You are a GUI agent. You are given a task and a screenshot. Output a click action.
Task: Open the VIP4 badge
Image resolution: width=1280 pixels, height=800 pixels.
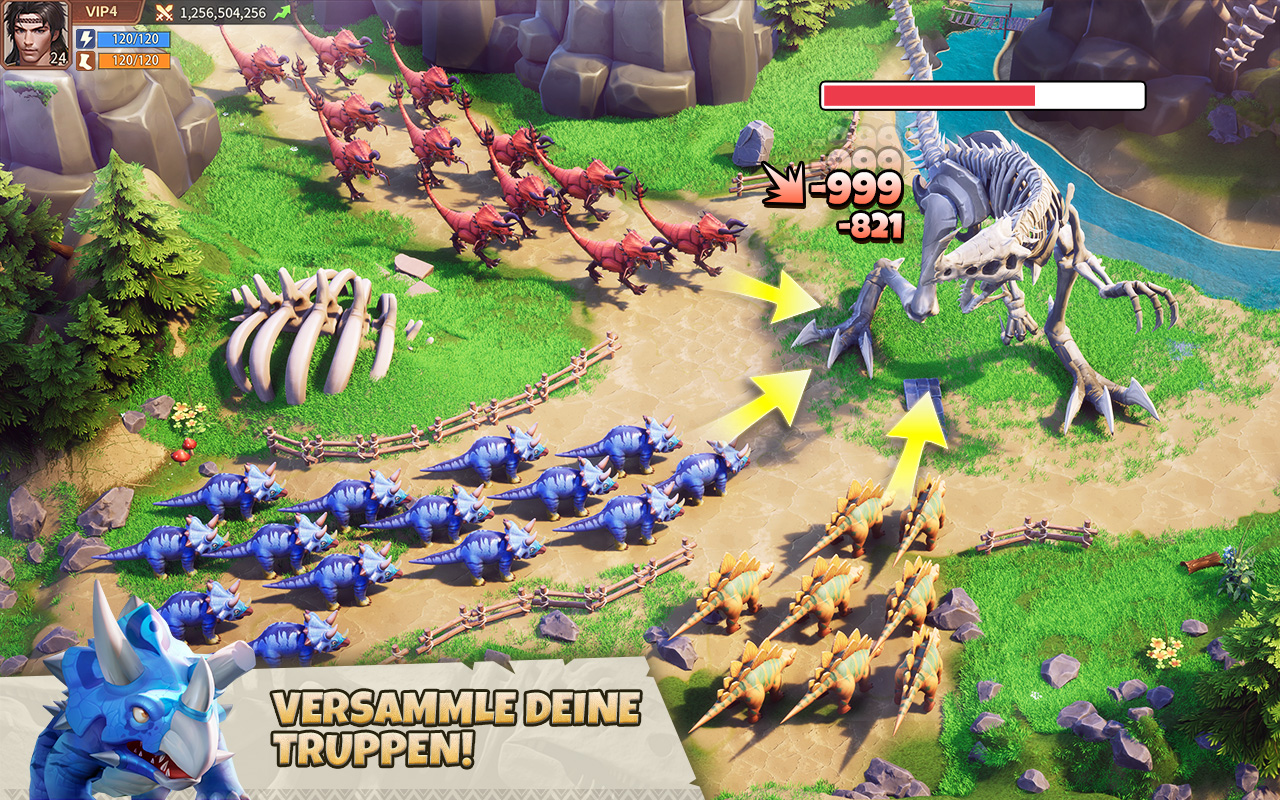click(102, 10)
